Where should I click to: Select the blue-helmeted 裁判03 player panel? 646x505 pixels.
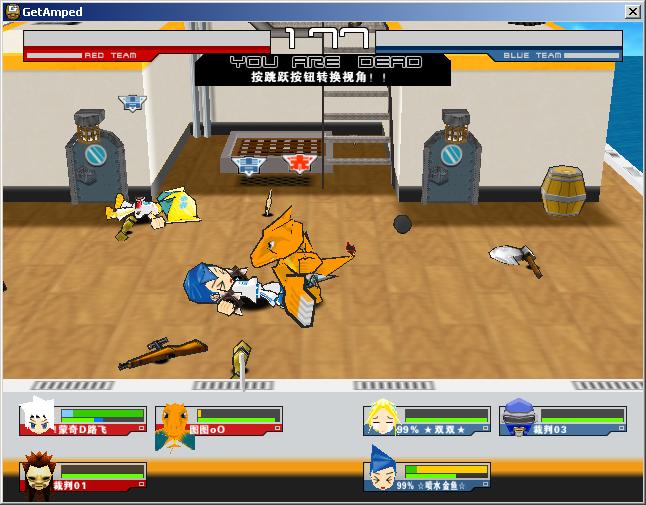563,420
